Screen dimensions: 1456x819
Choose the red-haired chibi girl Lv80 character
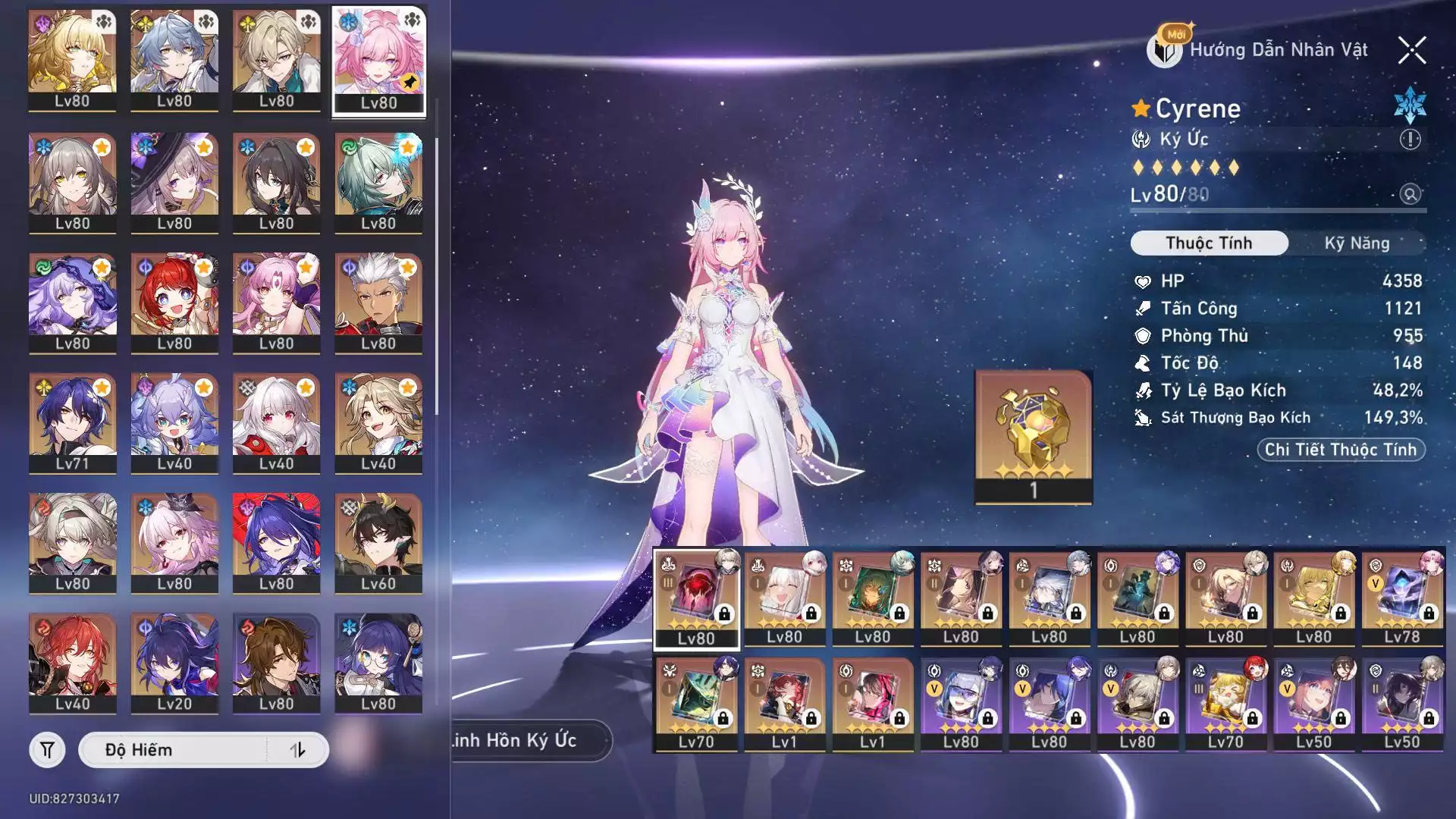[174, 303]
